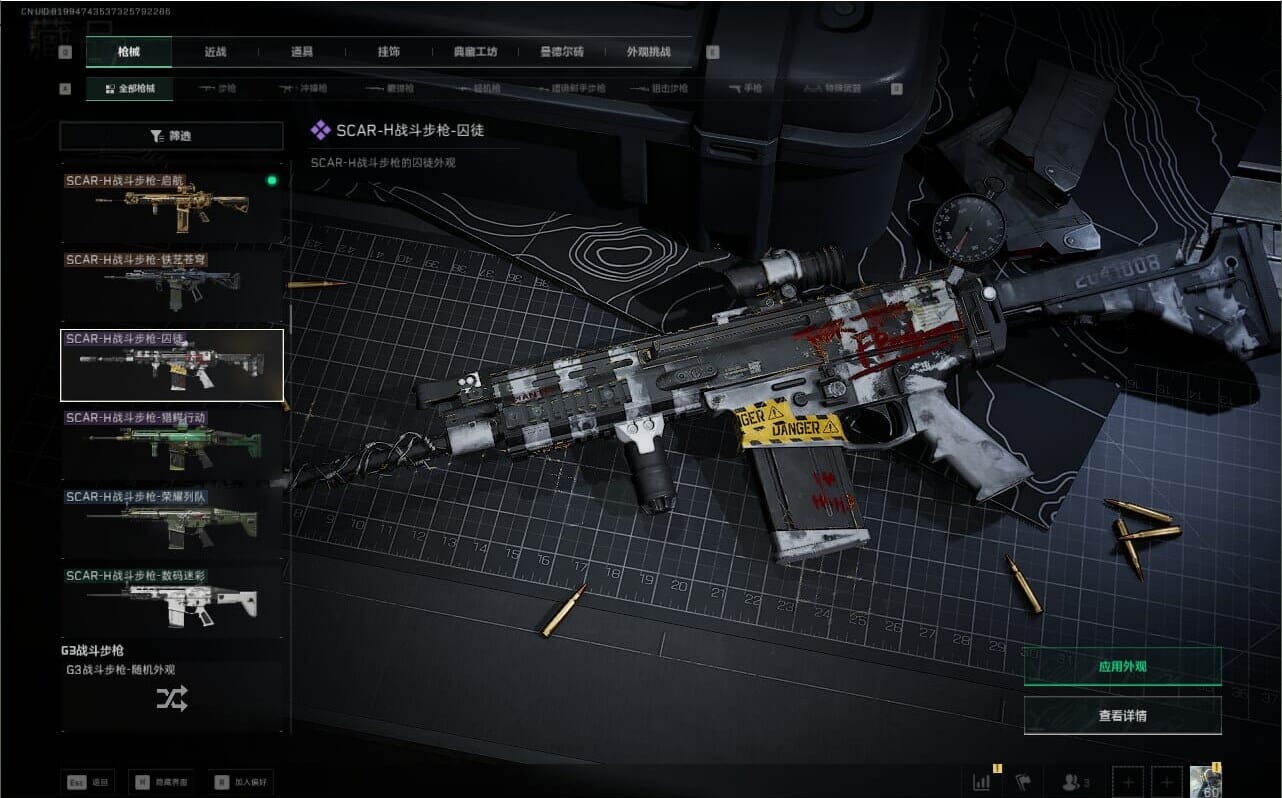Image resolution: width=1282 pixels, height=798 pixels.
Task: Switch to the 近战 melee tab
Action: 215,52
